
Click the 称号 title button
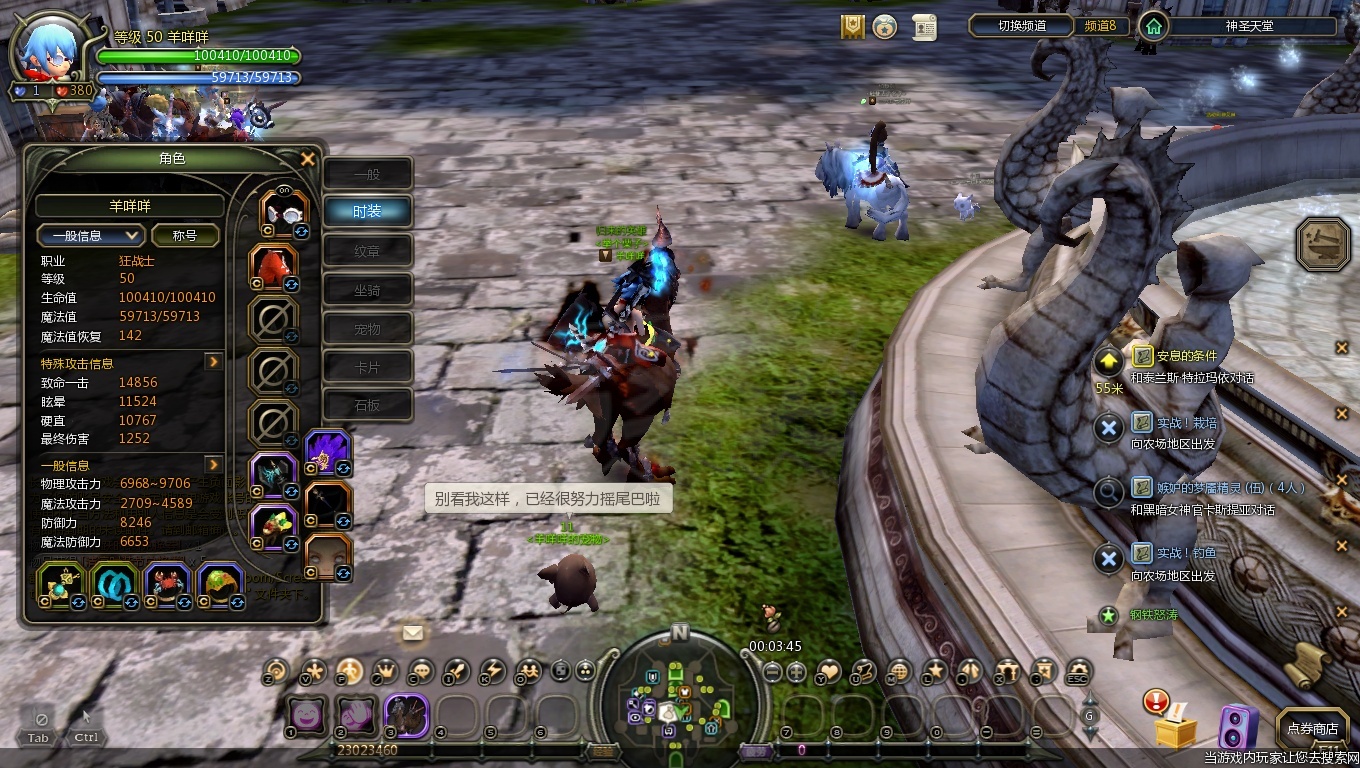185,235
